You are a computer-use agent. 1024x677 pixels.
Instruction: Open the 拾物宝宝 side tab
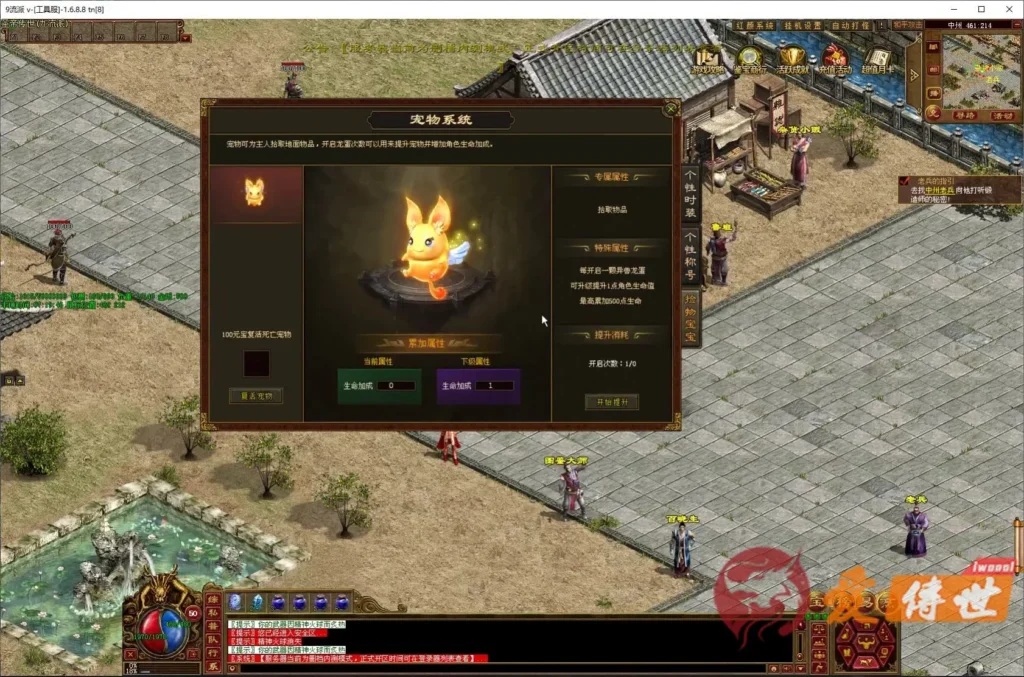coord(690,318)
